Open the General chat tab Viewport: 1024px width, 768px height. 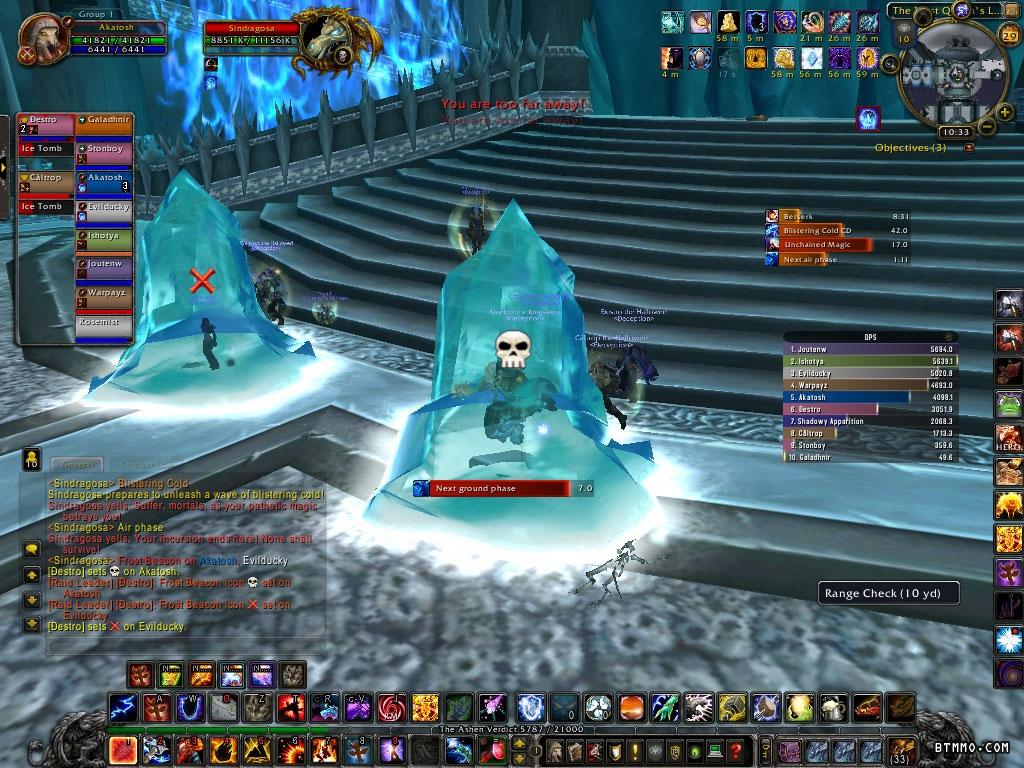click(76, 464)
